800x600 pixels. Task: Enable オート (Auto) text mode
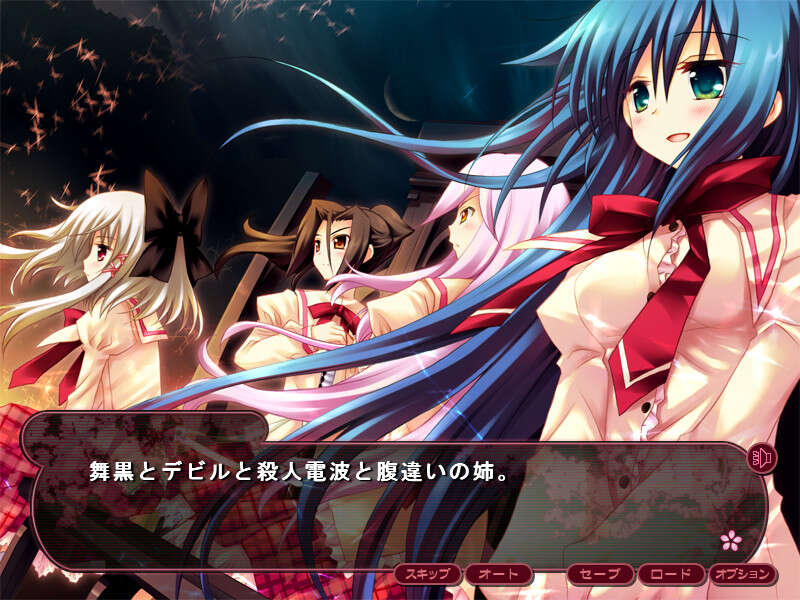(x=497, y=575)
